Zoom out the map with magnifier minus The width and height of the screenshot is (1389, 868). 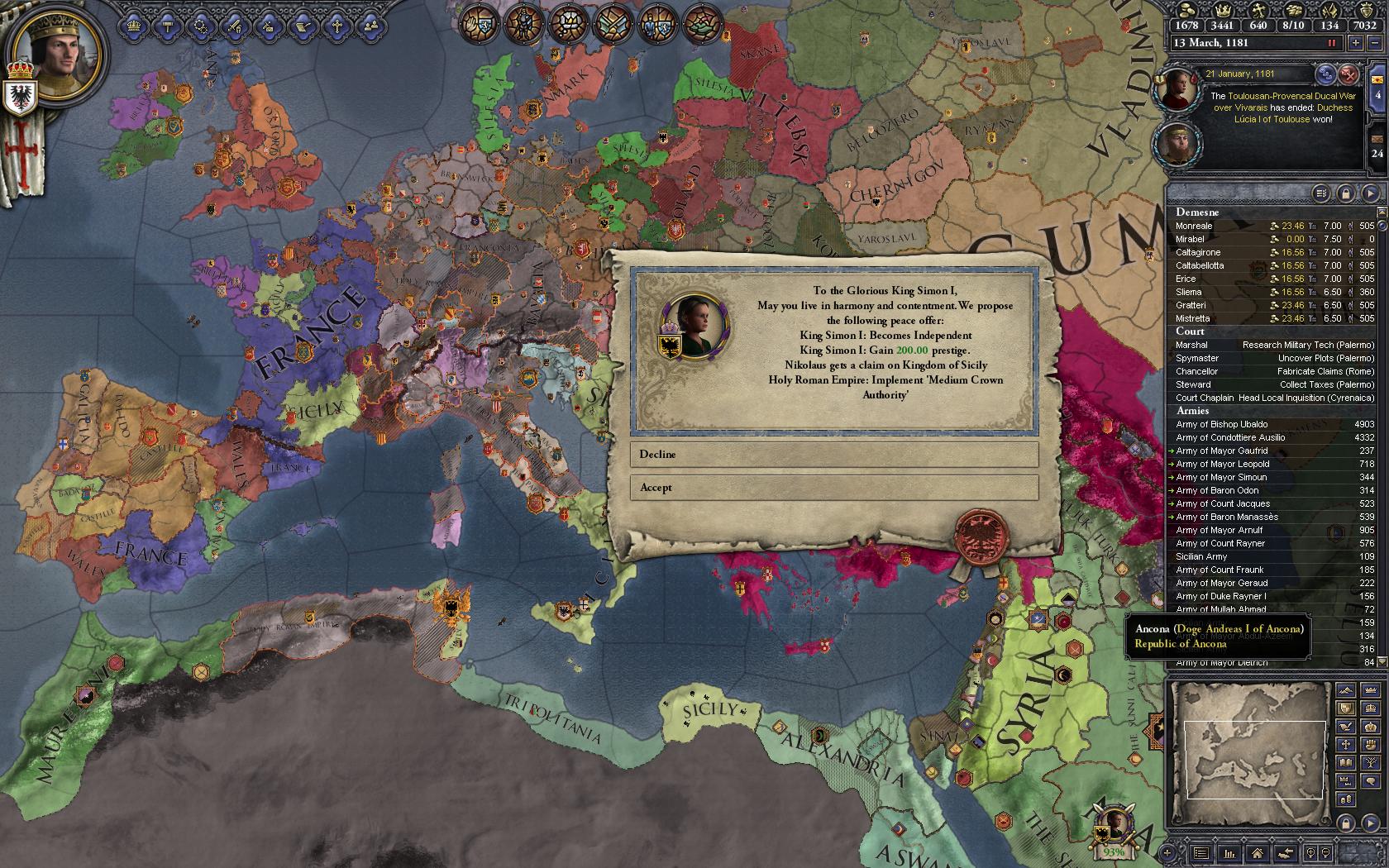point(1327,852)
